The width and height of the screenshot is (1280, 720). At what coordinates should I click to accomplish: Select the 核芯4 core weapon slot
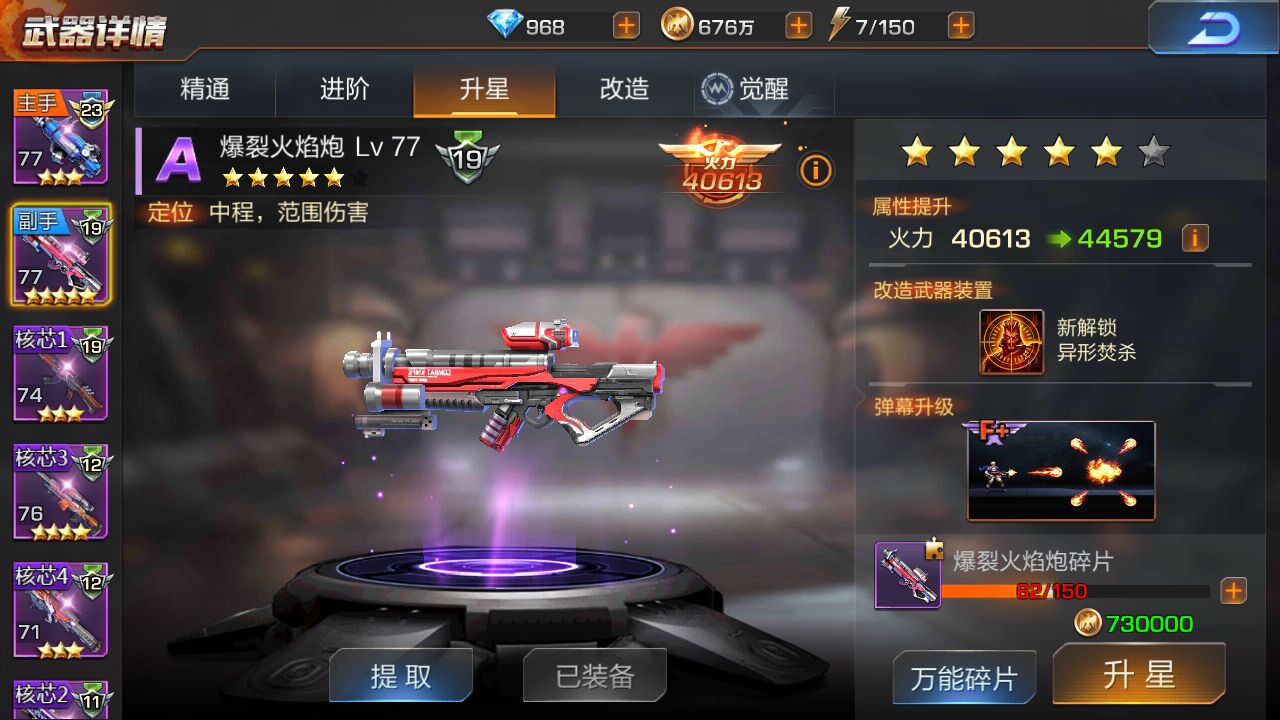point(60,610)
